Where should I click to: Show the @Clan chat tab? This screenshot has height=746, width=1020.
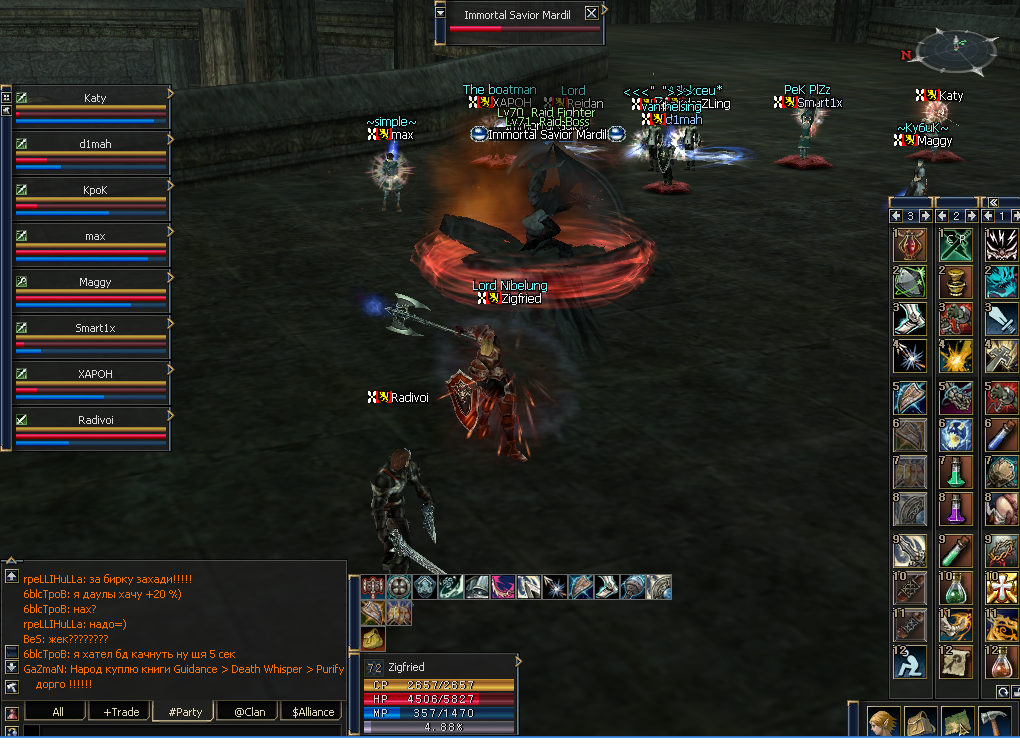(x=248, y=712)
